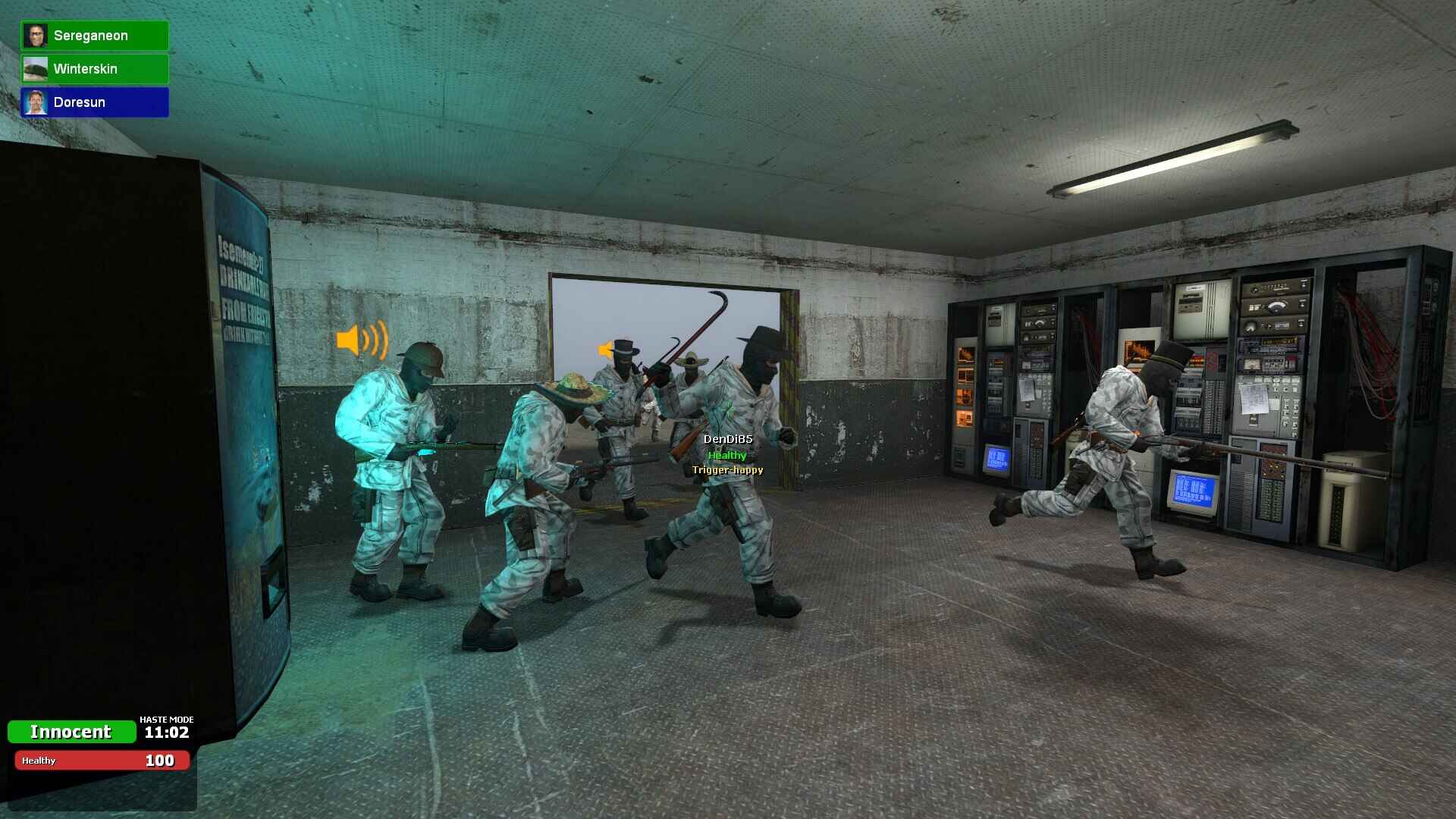Click Winterskin's avatar thumbnail
This screenshot has height=819, width=1456.
click(36, 68)
